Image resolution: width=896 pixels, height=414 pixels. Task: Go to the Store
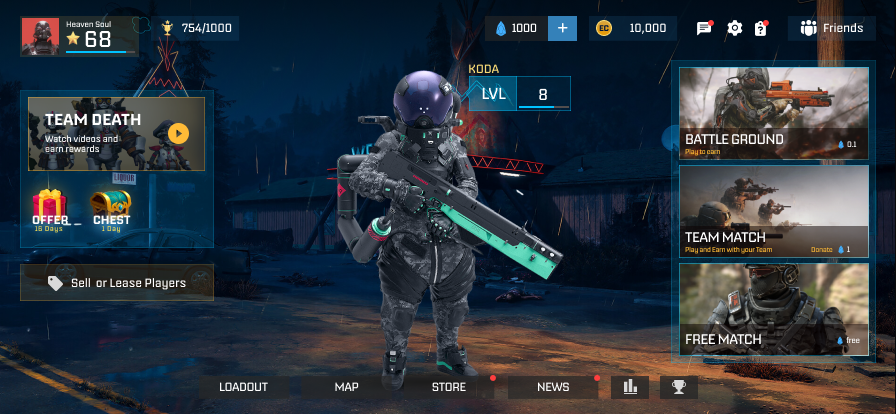tap(449, 387)
